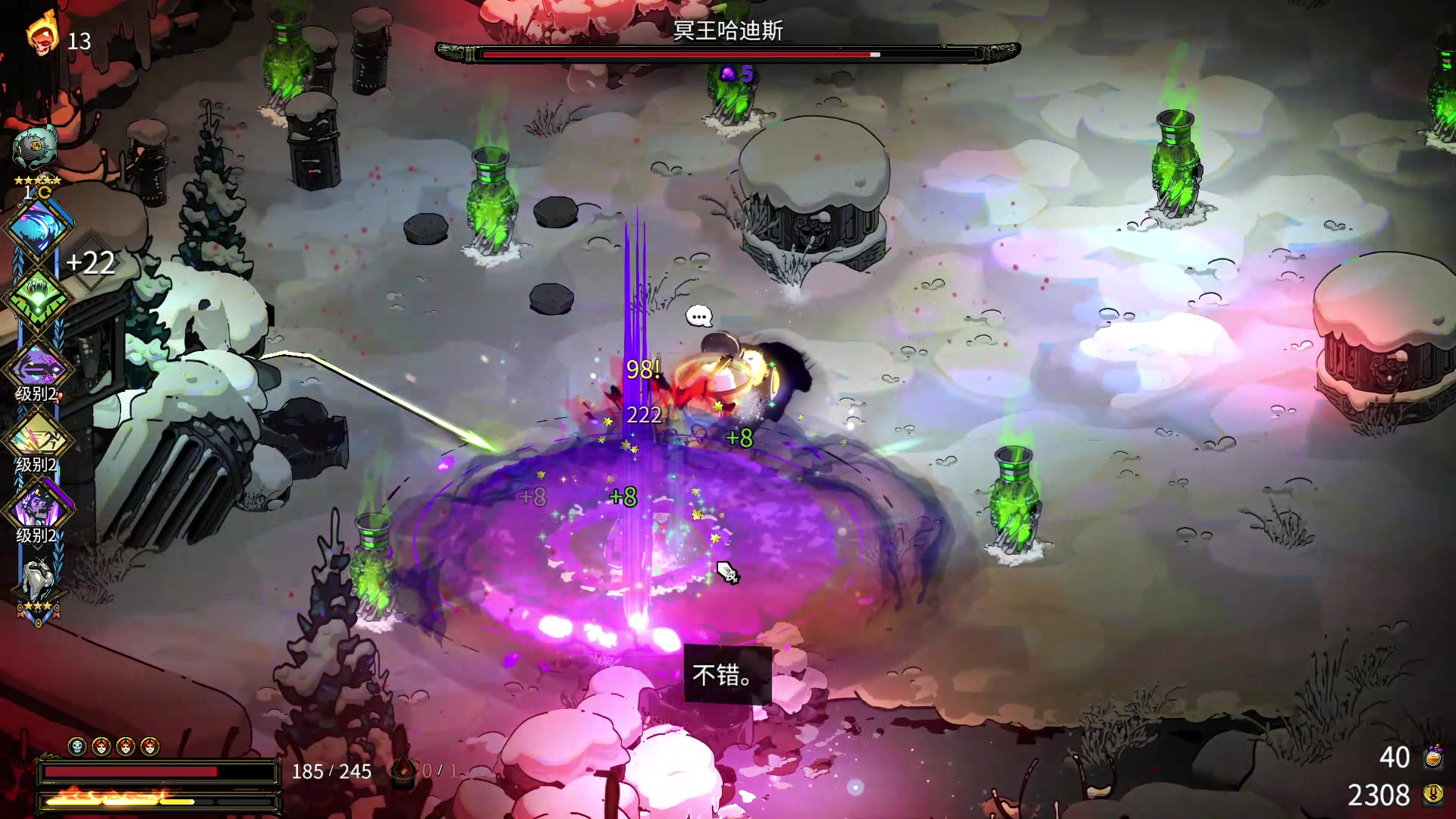Select the purple dash boon icon
Screen dimensions: 1456x819
point(36,369)
